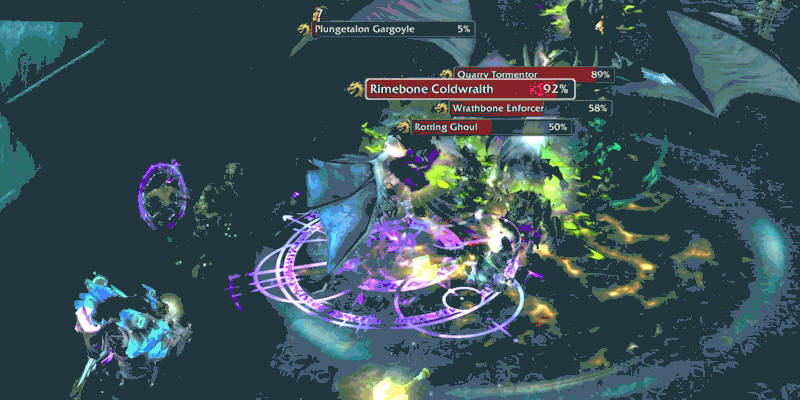Choose the Rotting Ghoul nameplate
Viewport: 800px width, 400px height.
pos(484,127)
